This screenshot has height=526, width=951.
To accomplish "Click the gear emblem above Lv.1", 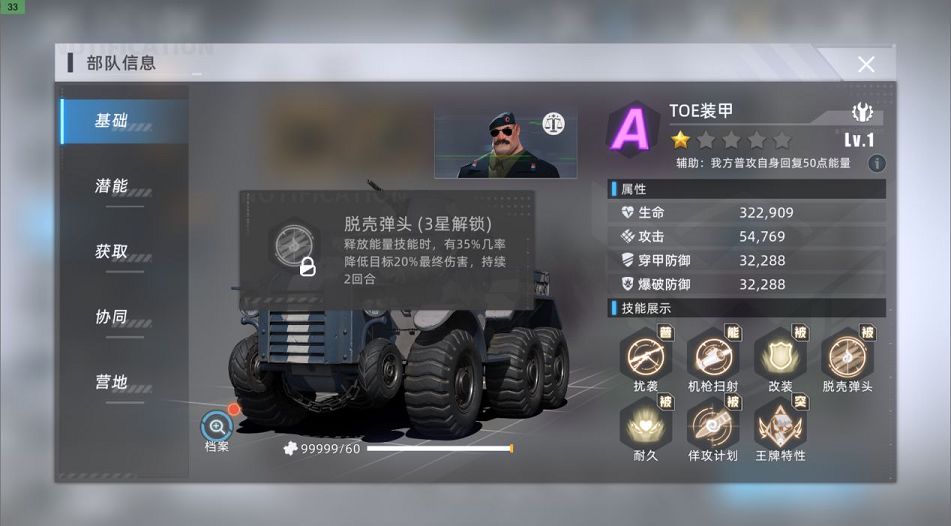I will pyautogui.click(x=861, y=112).
